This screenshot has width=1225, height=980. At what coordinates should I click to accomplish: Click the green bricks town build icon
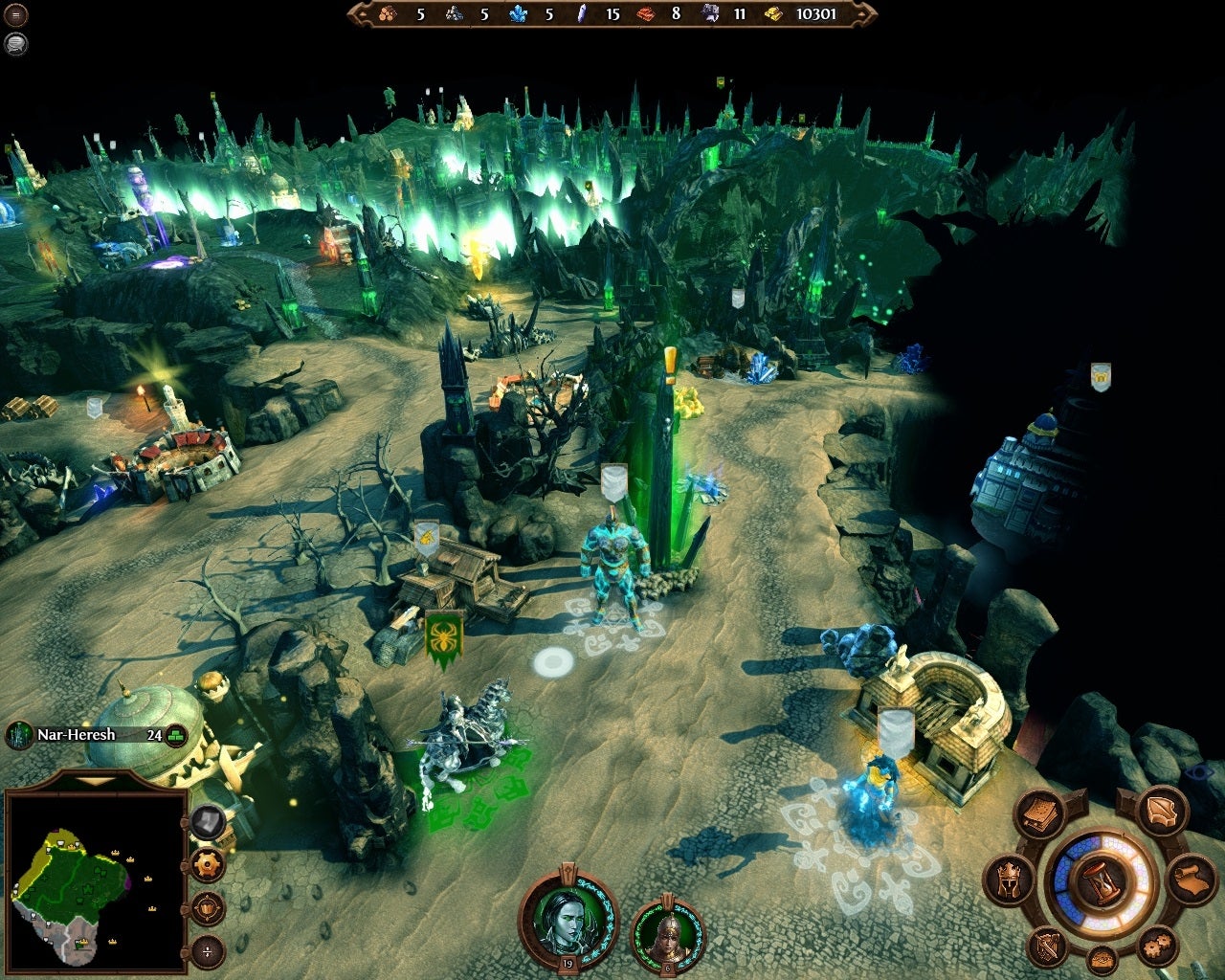[x=176, y=736]
